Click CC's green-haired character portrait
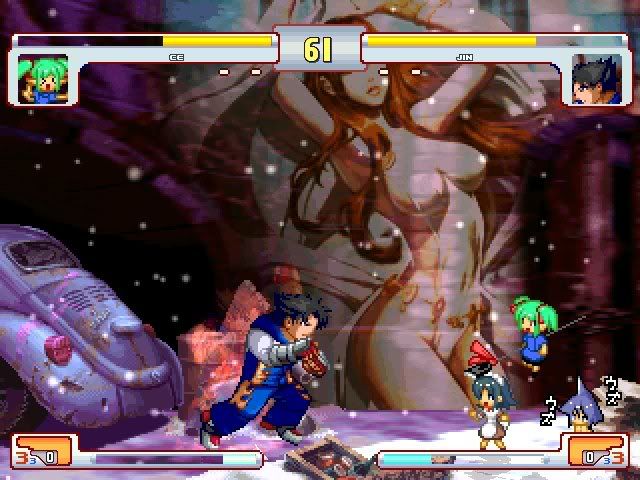 [44, 79]
